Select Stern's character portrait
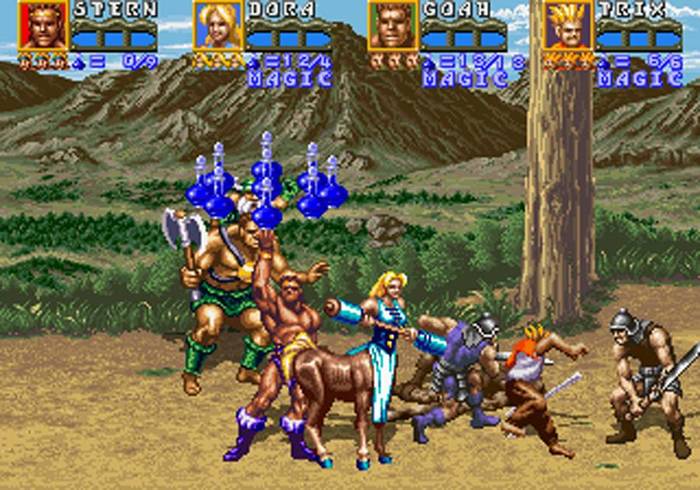This screenshot has width=700, height=490. (43, 26)
